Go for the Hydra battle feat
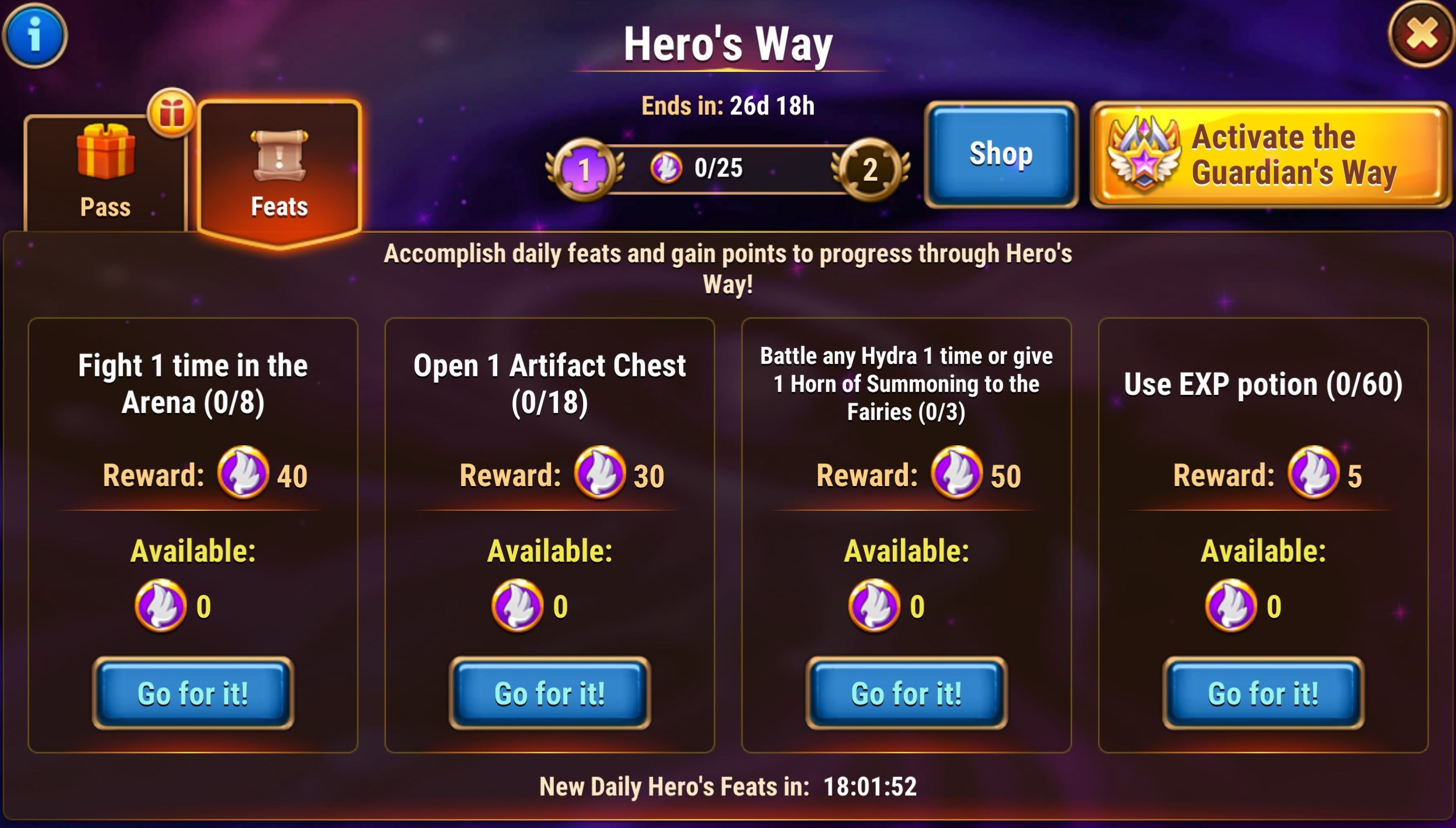 coord(906,694)
